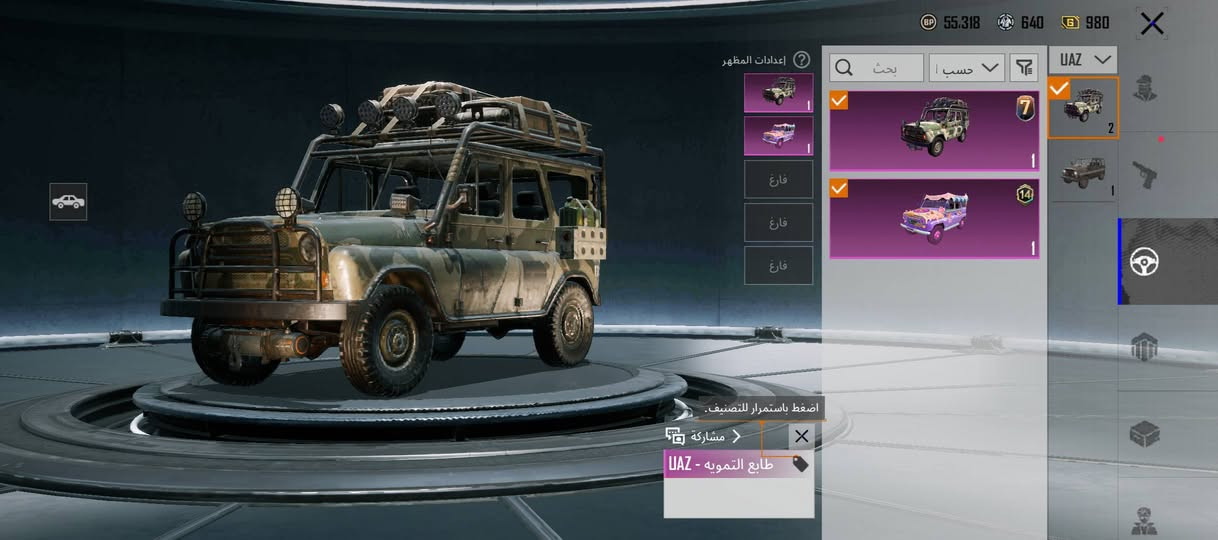Switch to the weapon skins category
The image size is (1218, 540).
click(1145, 174)
